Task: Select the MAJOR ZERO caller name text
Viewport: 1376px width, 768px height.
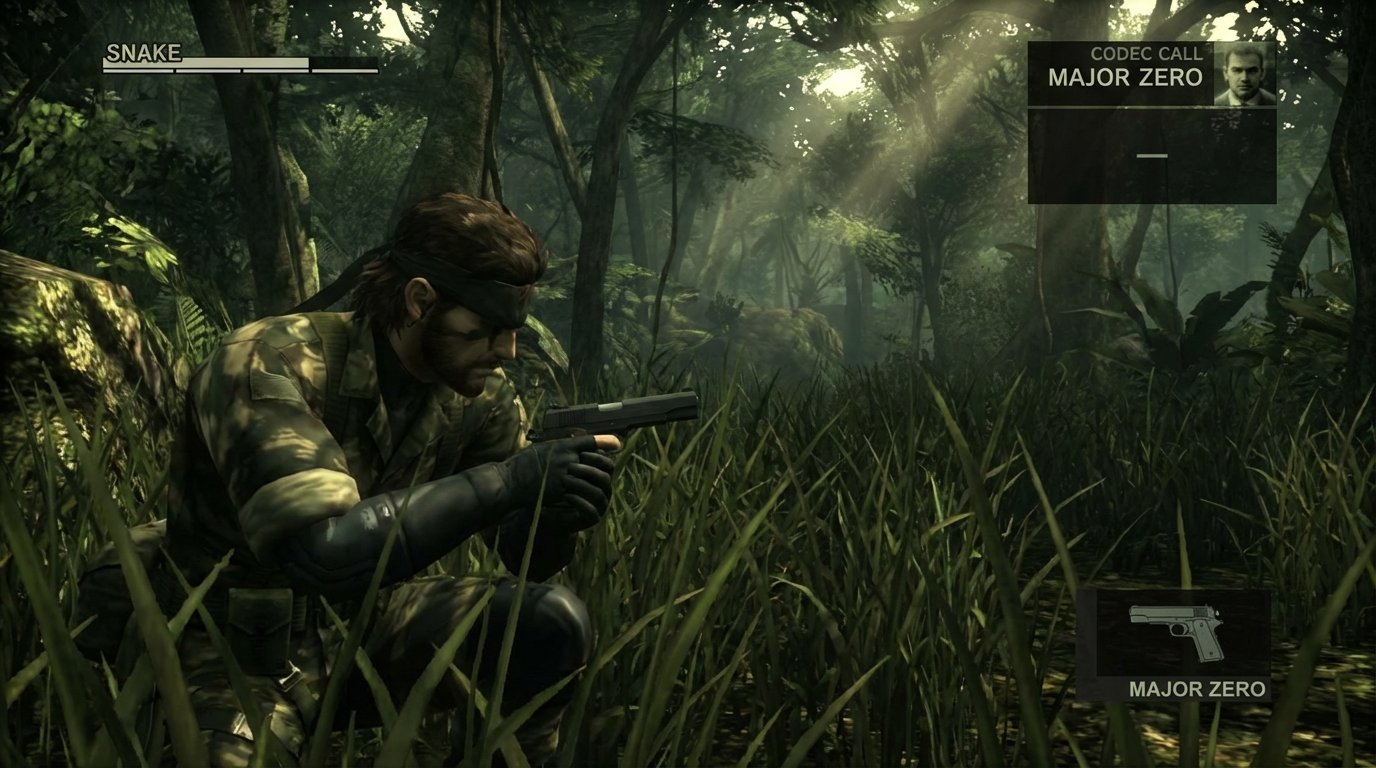Action: coord(1125,78)
